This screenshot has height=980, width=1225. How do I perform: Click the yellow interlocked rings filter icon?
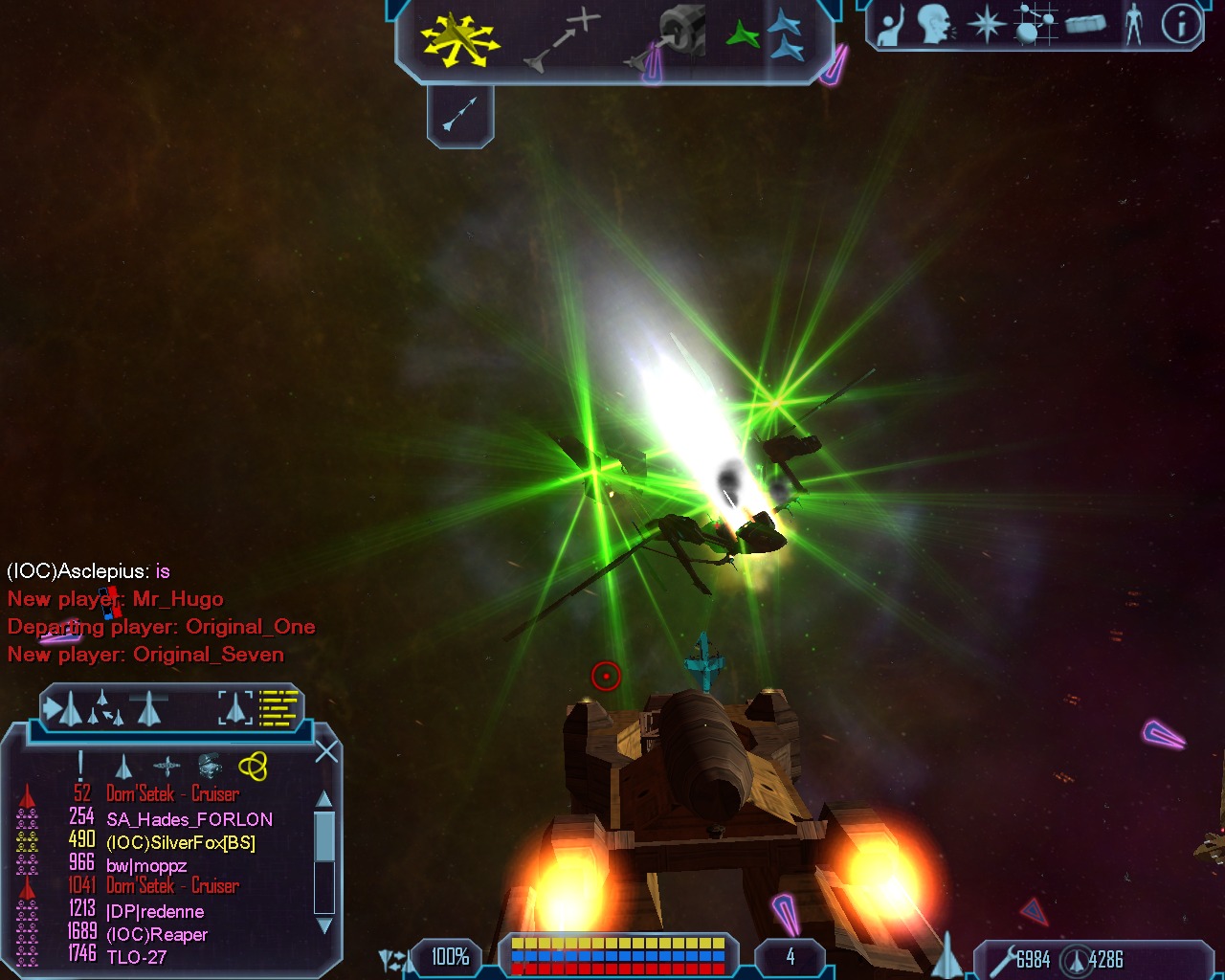point(253,766)
